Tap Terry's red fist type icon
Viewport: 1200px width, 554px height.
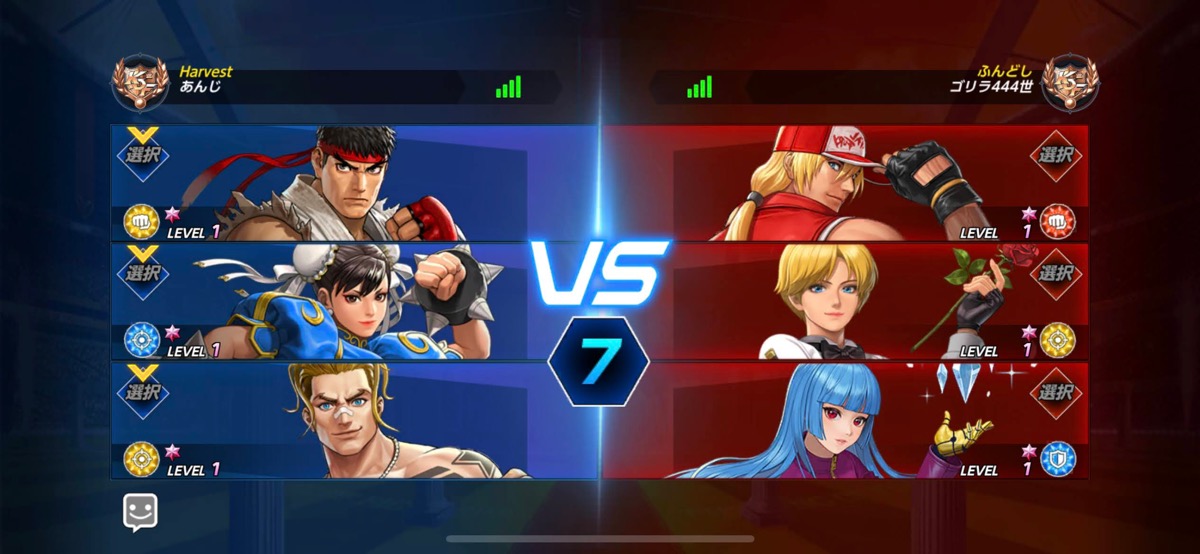pos(1057,221)
